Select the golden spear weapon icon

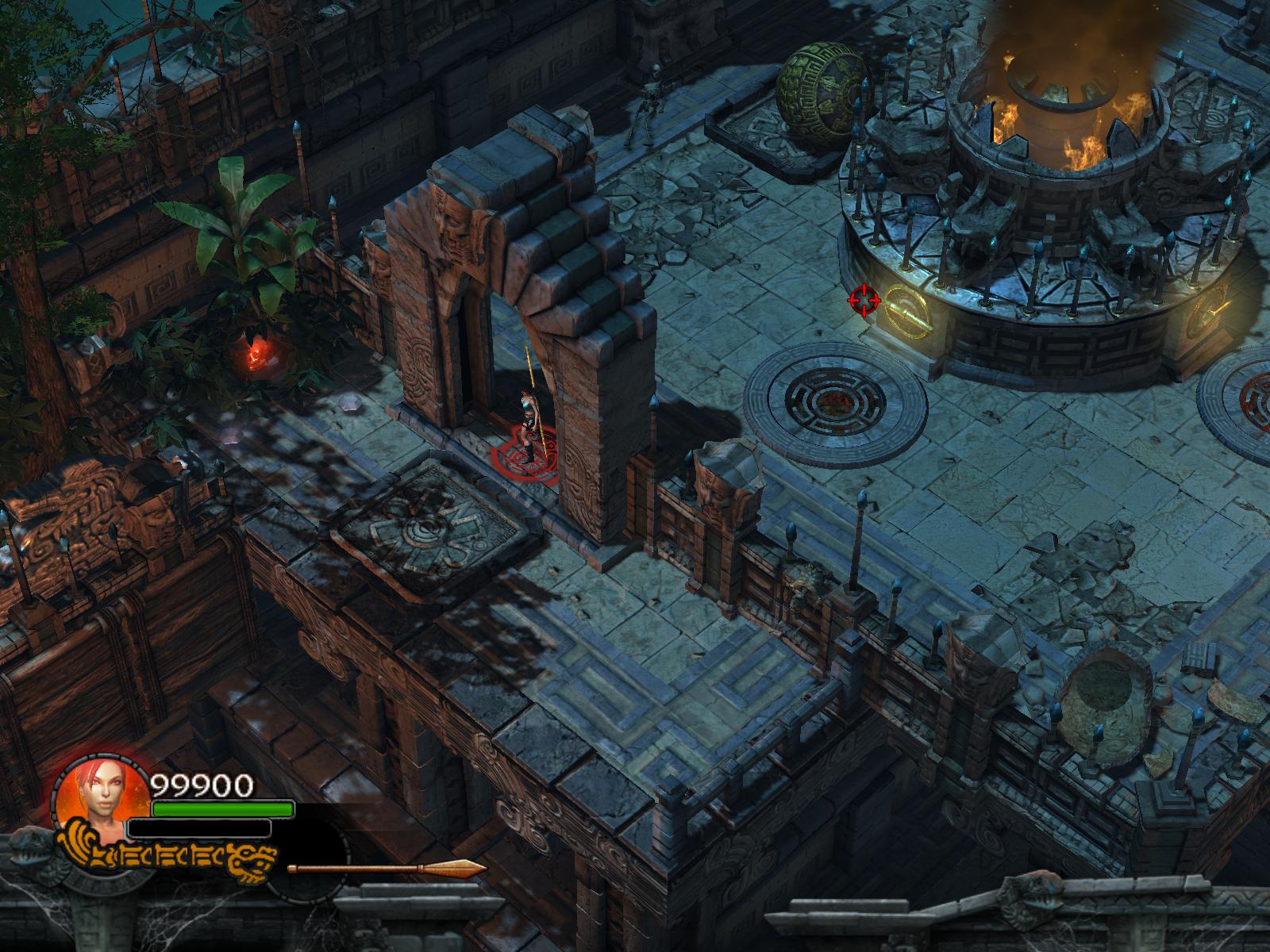pyautogui.click(x=387, y=868)
